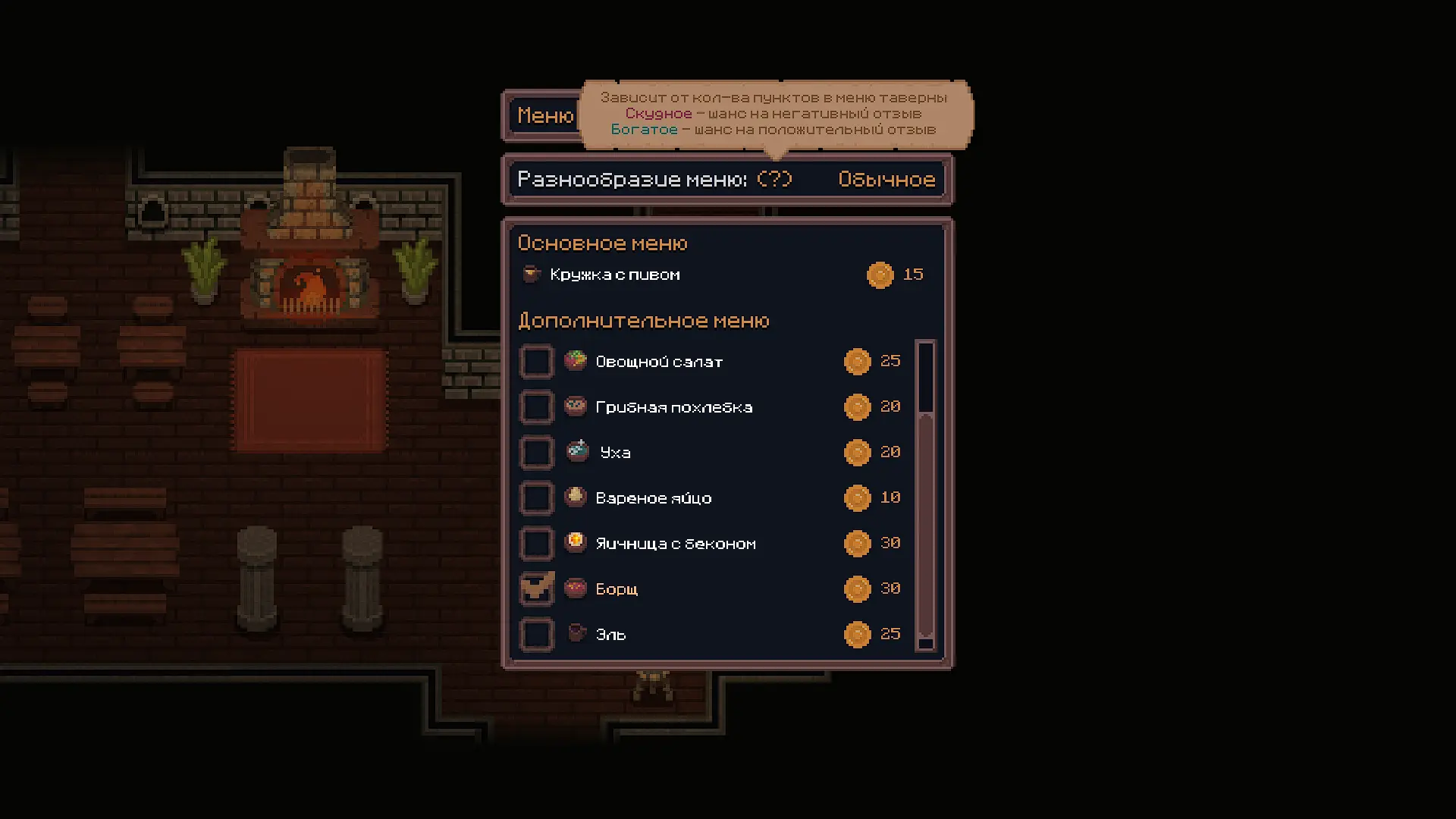This screenshot has width=1456, height=819.
Task: Uncheck the Борщ checkbox
Action: [536, 589]
